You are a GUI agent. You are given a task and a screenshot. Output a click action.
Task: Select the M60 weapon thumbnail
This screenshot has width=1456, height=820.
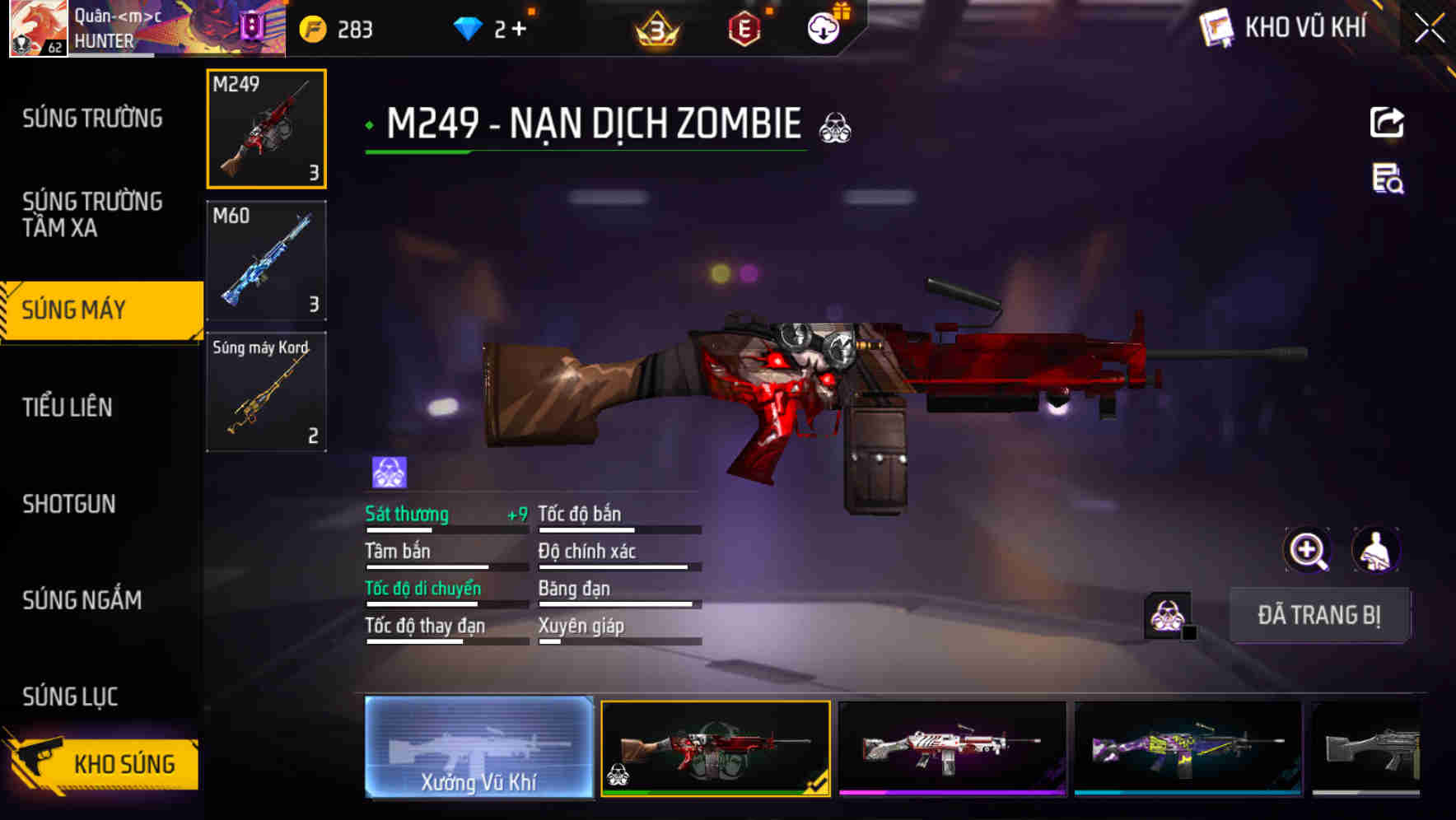tap(266, 260)
